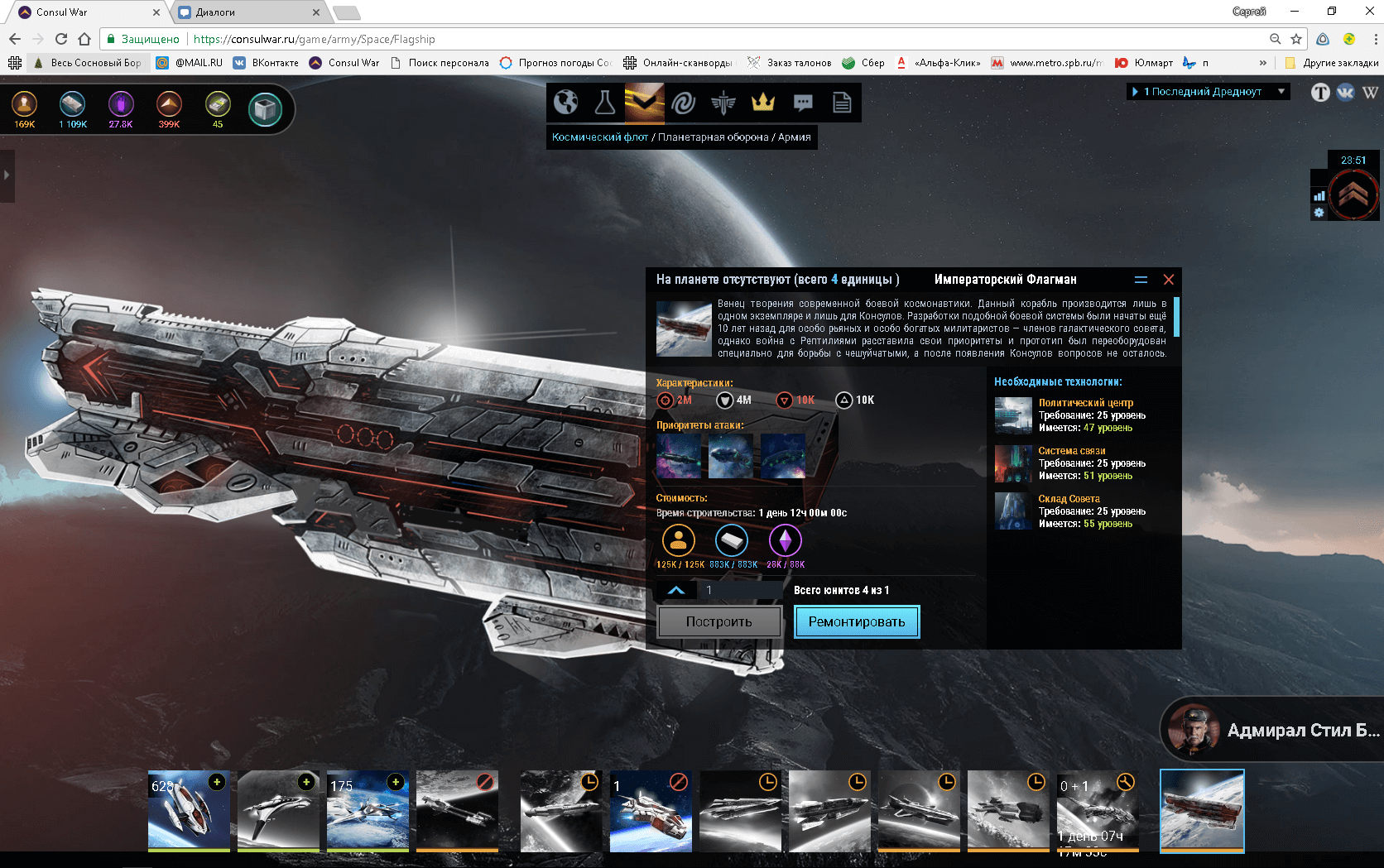Open the planet globe menu

565,103
